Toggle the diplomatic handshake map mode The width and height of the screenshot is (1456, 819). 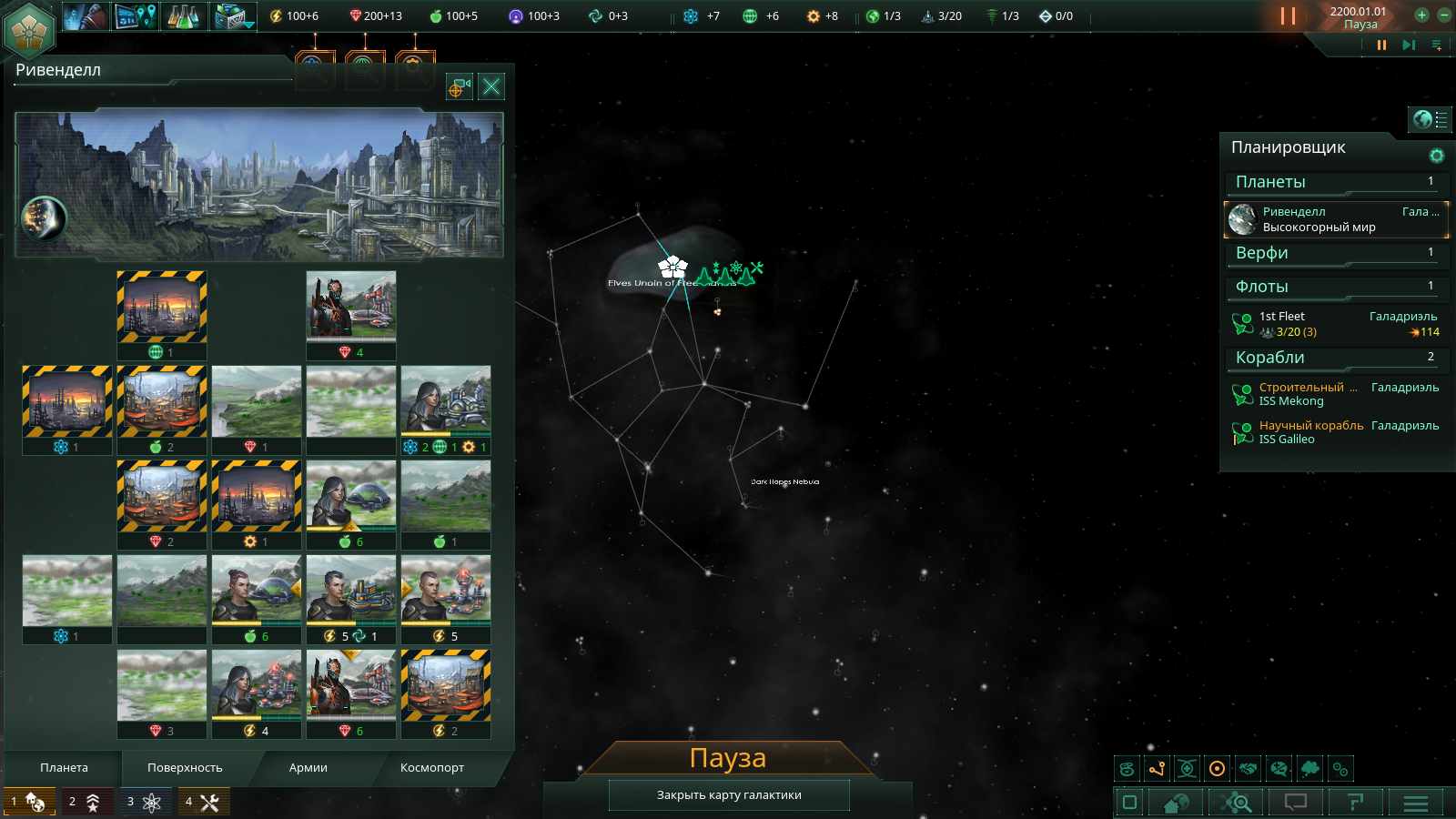(x=1249, y=769)
